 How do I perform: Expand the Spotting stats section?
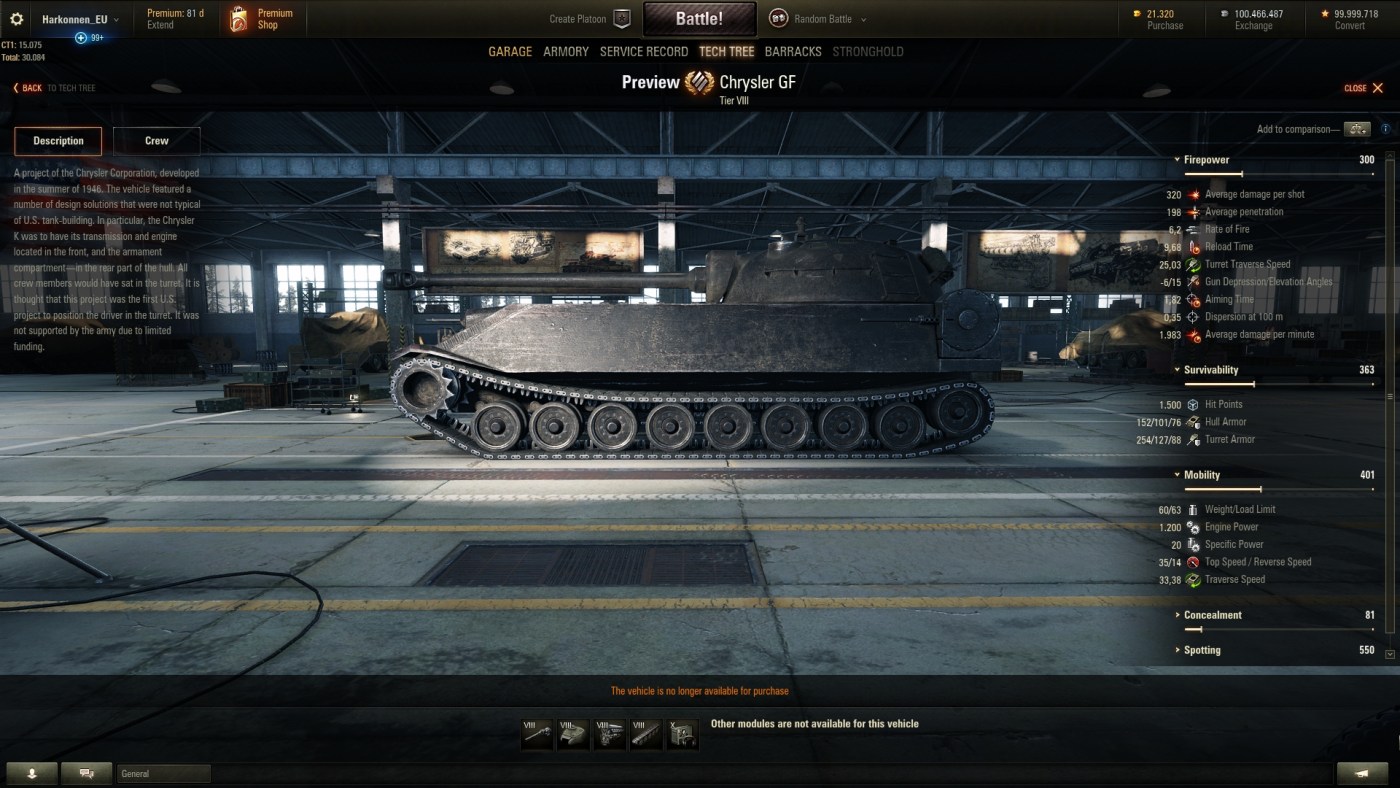[x=1202, y=650]
